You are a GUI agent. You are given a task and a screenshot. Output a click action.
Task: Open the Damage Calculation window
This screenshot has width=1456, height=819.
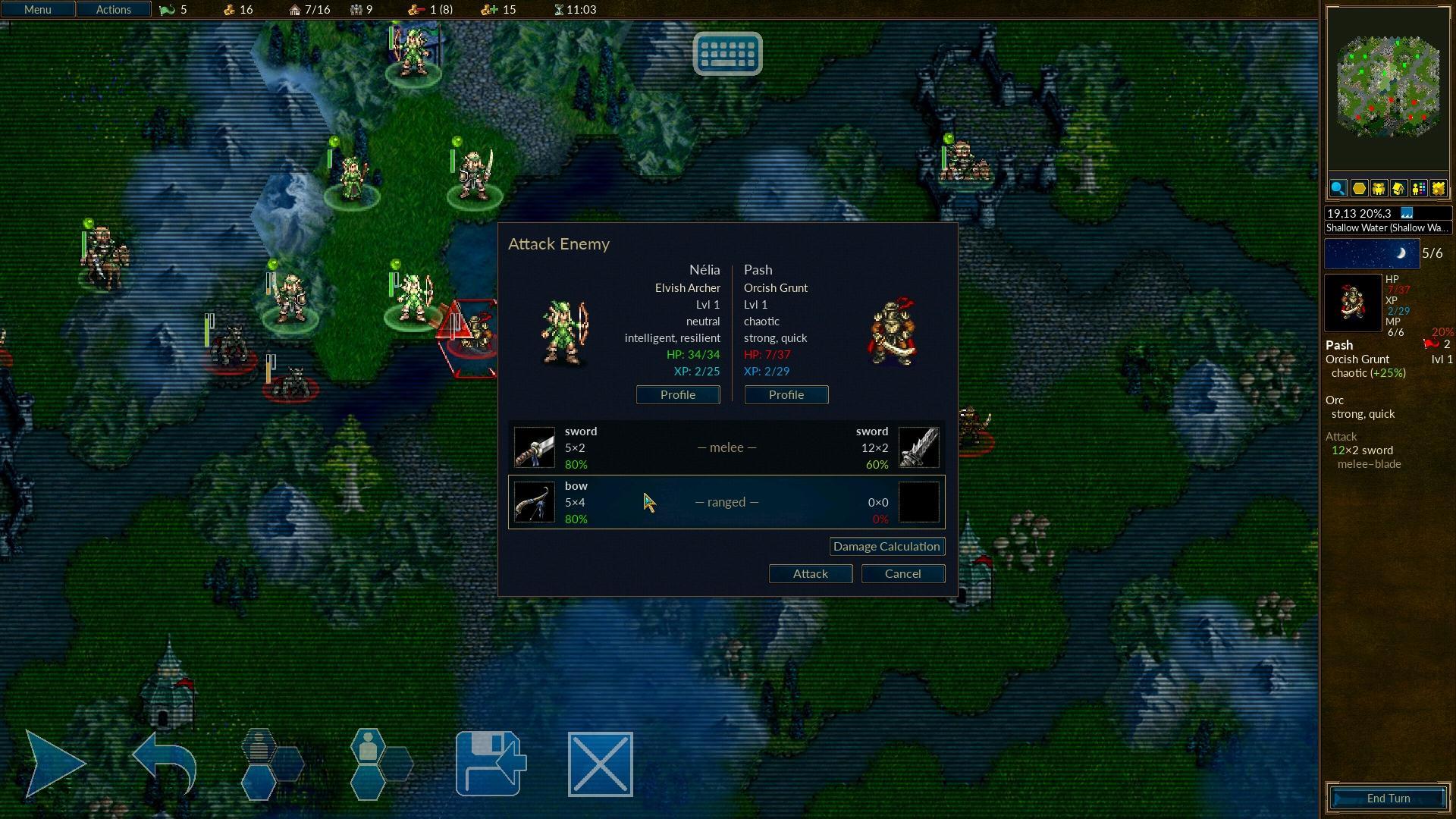[886, 547]
